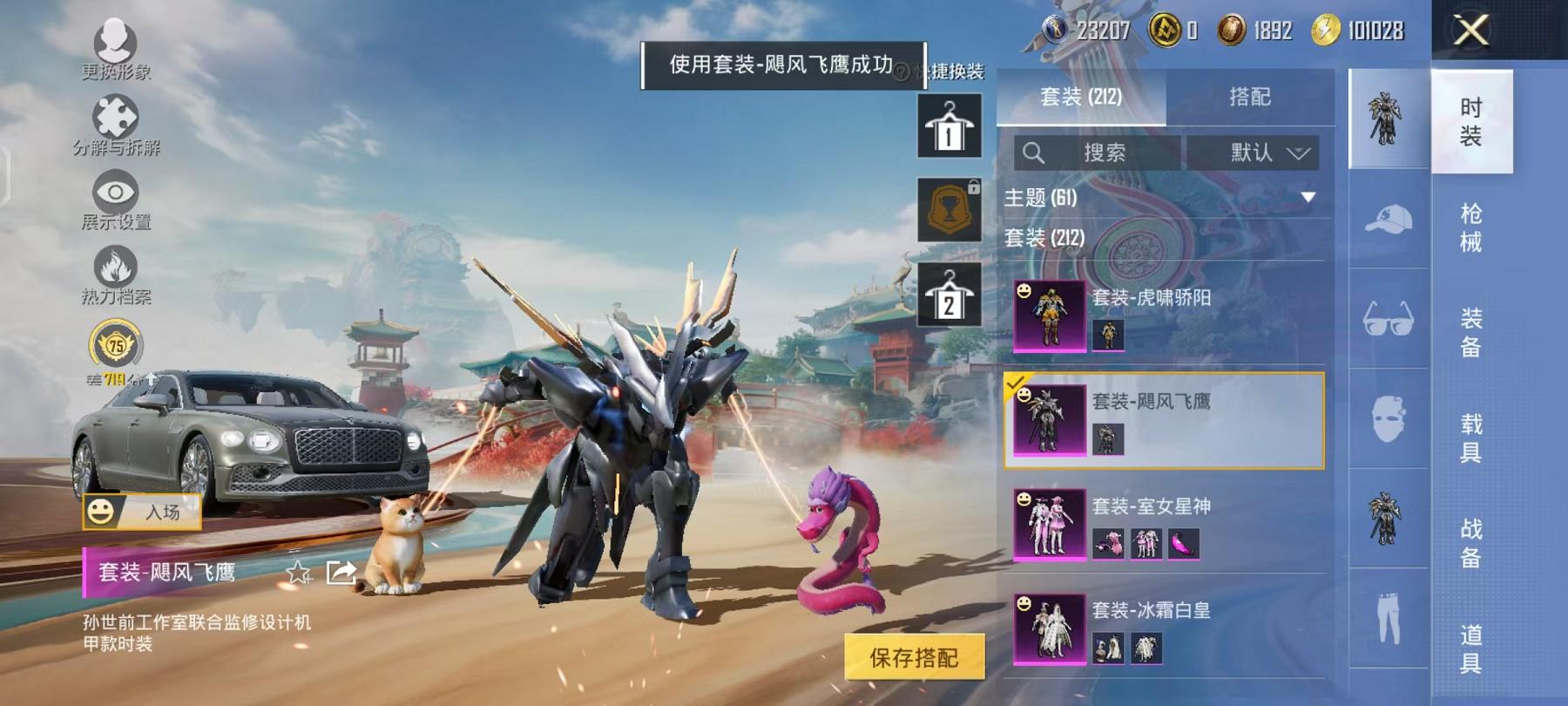Share the 飓风飞鹰 outfit via share icon
Screen dimensions: 1568x706
coord(339,573)
